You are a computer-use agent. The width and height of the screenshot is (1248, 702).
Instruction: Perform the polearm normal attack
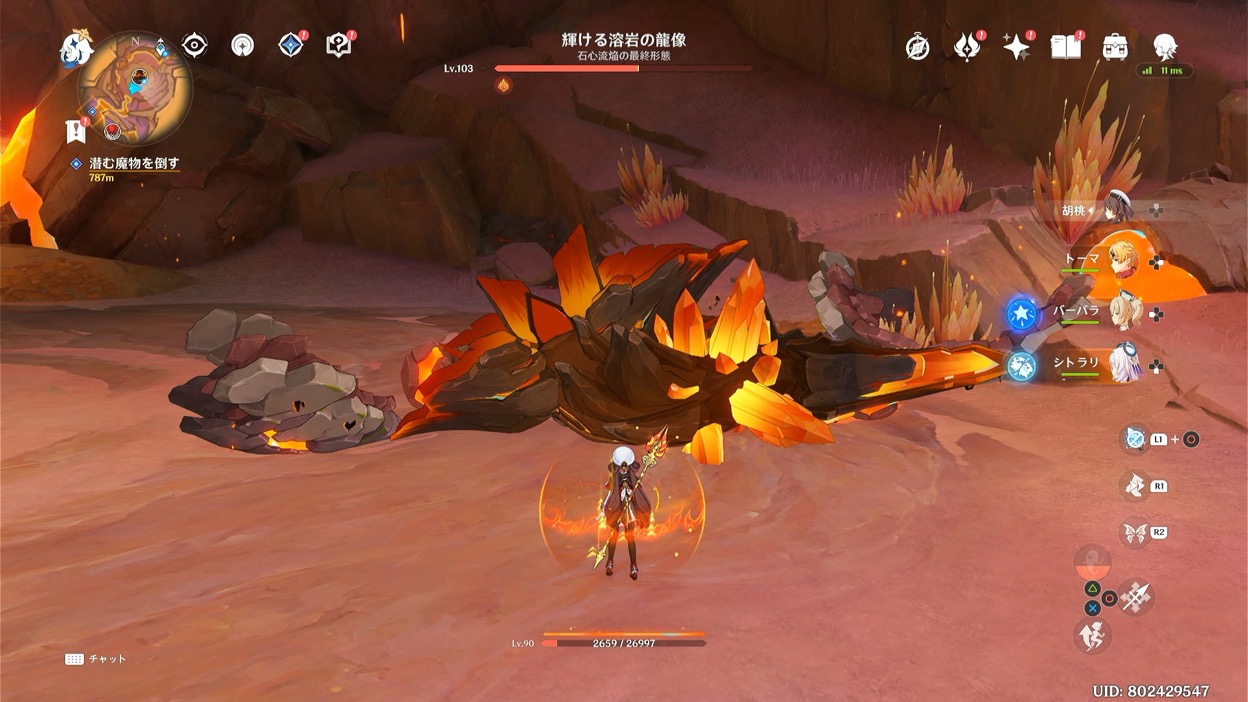[x=1136, y=597]
